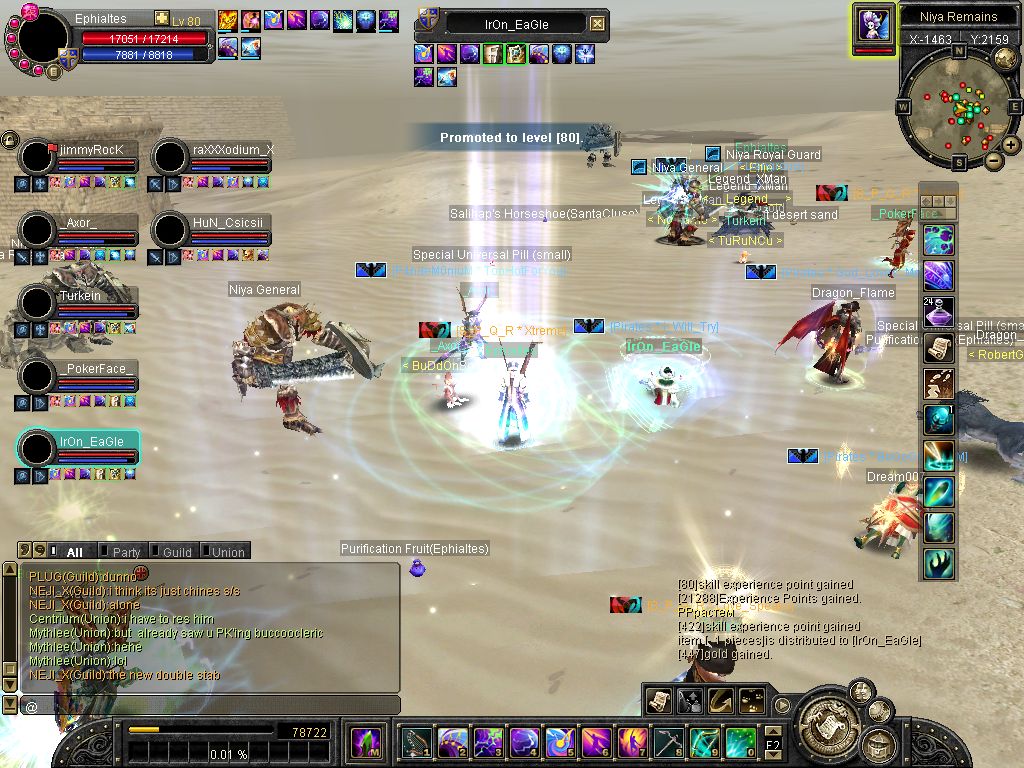1024x768 pixels.
Task: Zoom in the minimap with plus button
Action: (1011, 145)
